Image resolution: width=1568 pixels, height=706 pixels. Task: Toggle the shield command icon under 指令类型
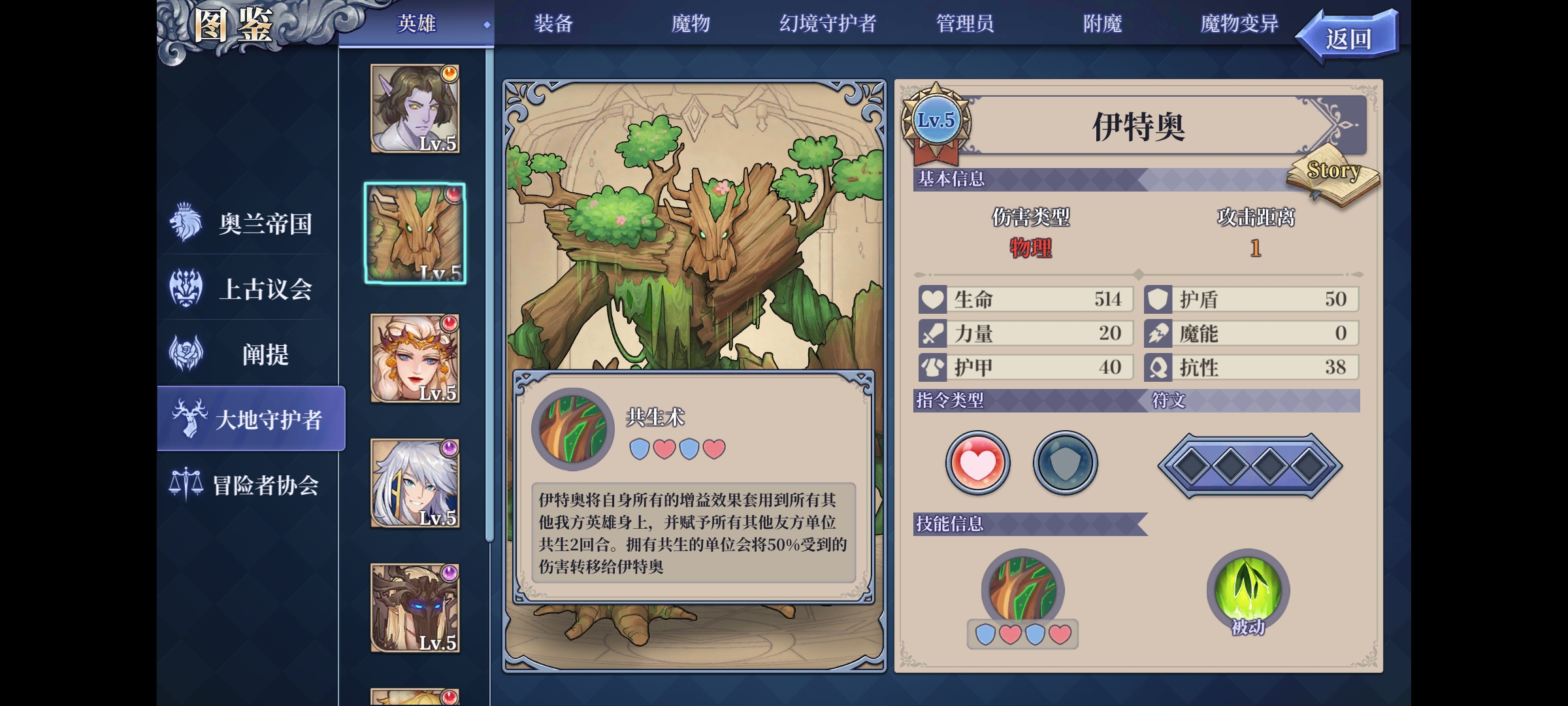coord(1064,462)
